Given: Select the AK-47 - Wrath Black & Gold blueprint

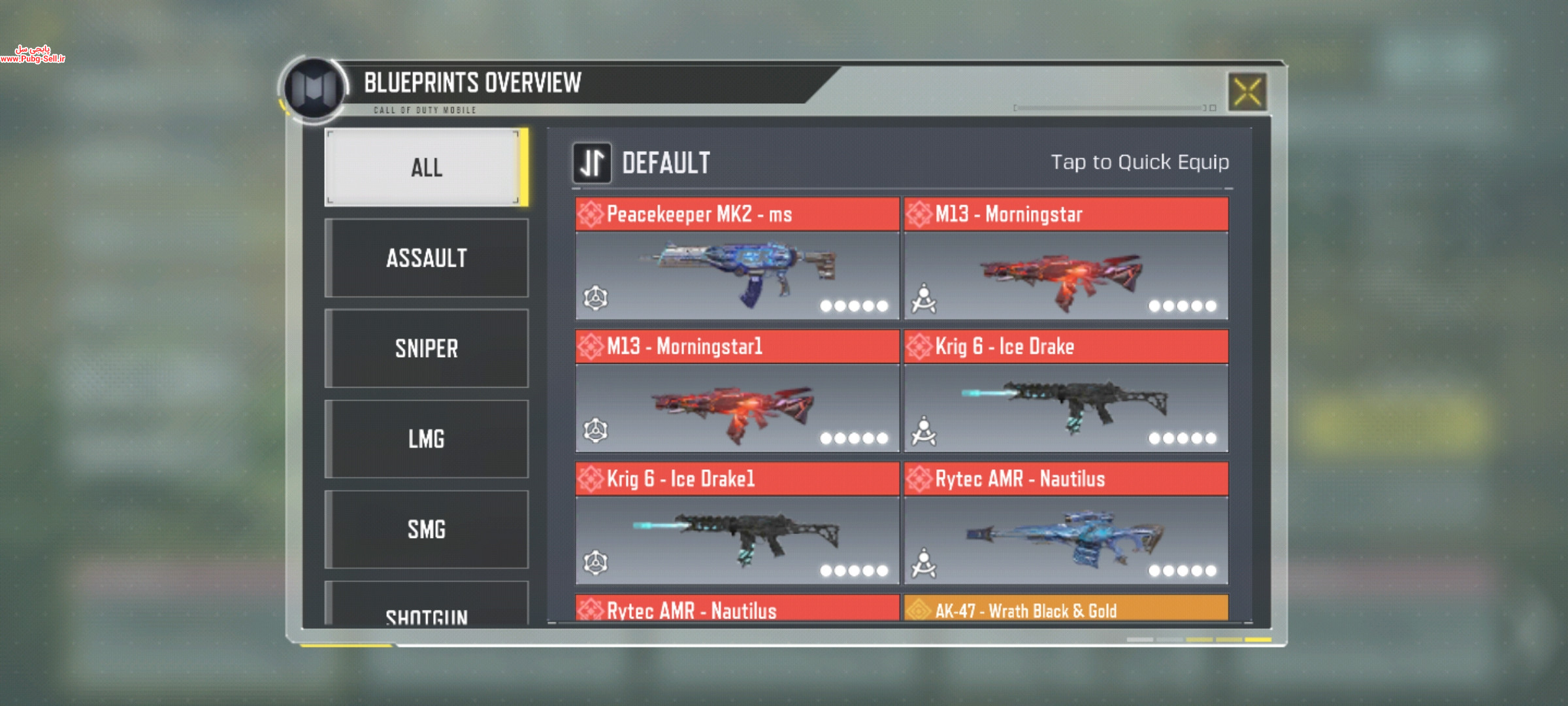Looking at the screenshot, I should (1066, 609).
